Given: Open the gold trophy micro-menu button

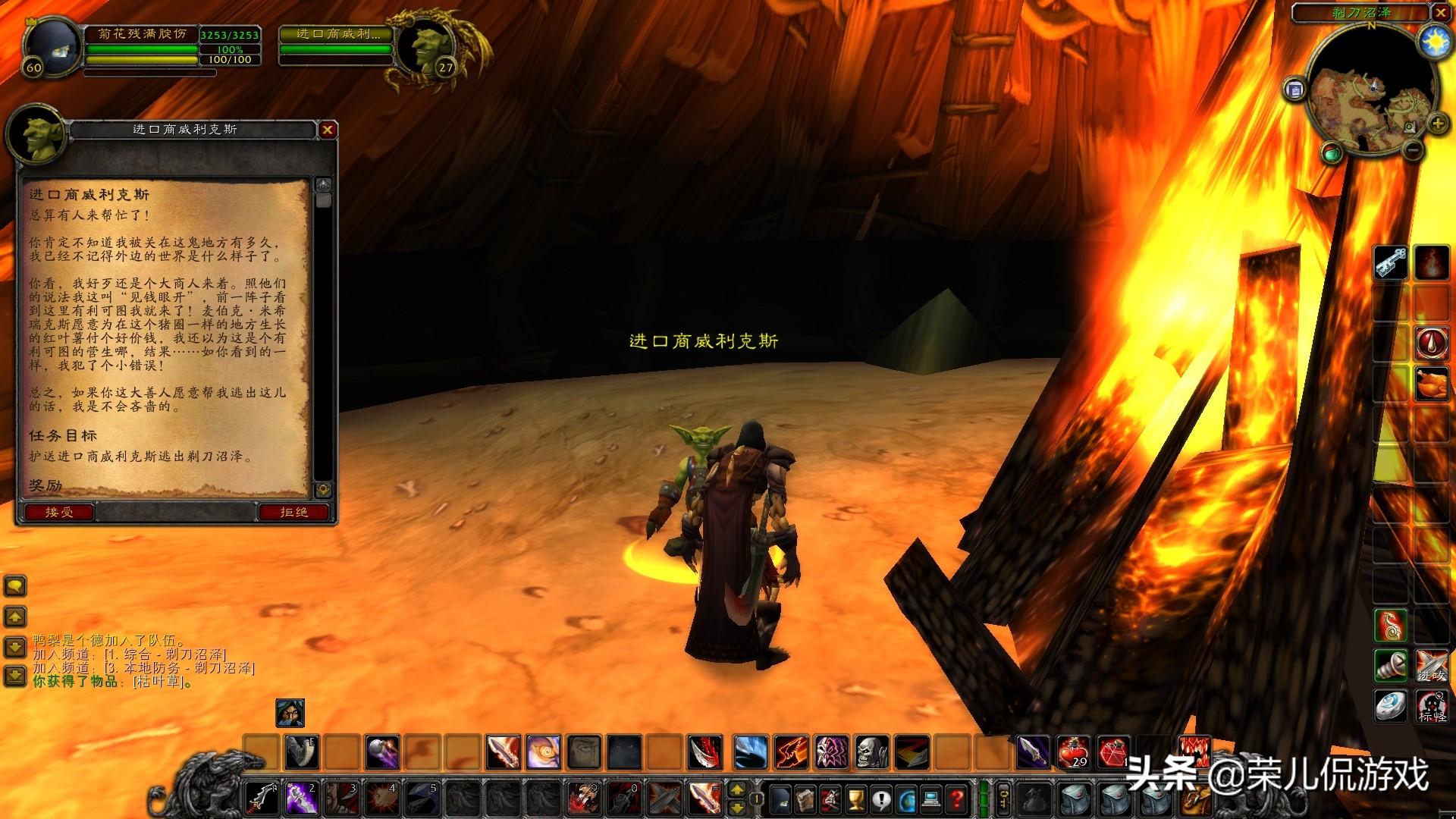Looking at the screenshot, I should [x=855, y=799].
